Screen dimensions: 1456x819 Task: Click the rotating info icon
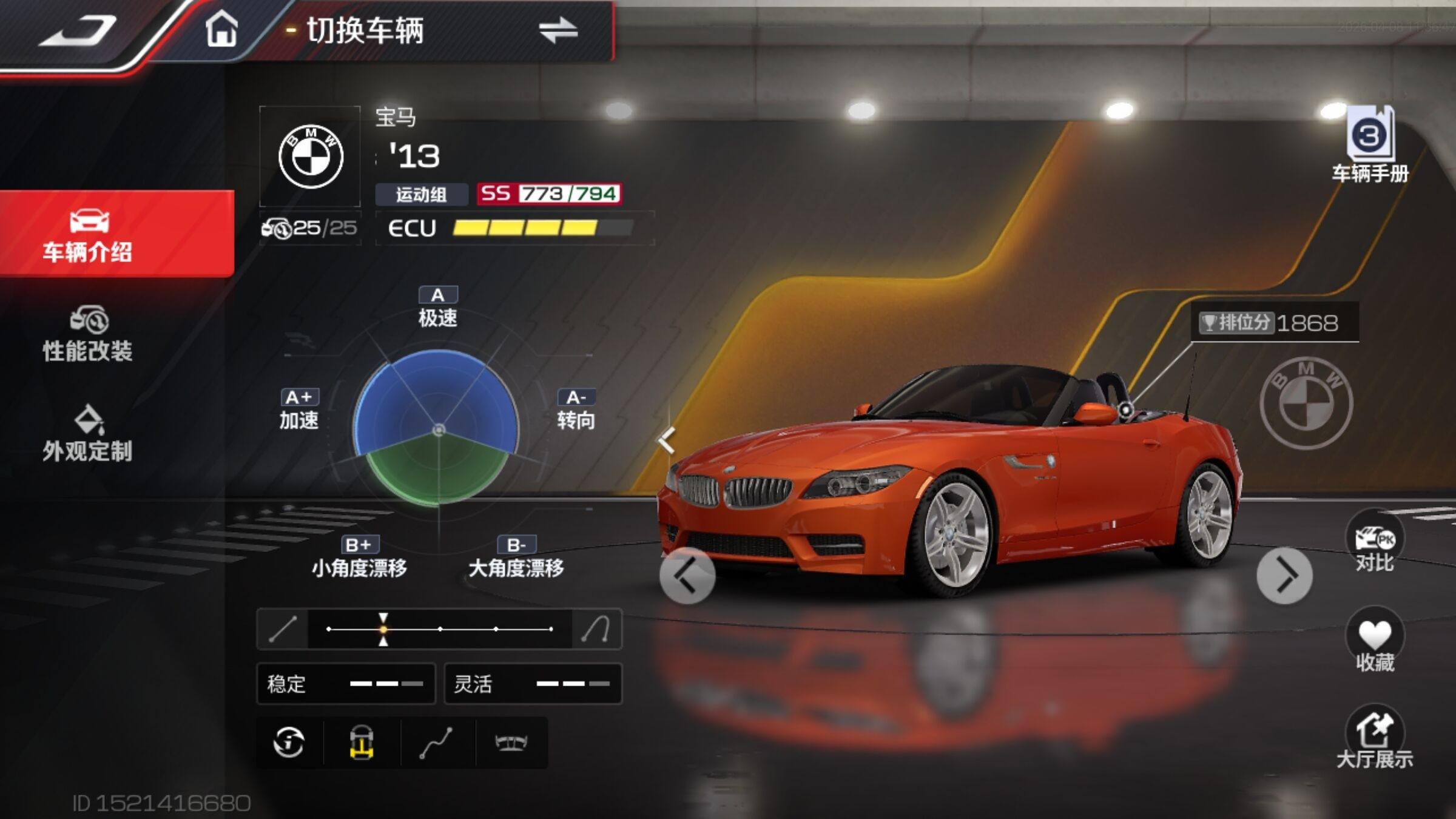(289, 743)
